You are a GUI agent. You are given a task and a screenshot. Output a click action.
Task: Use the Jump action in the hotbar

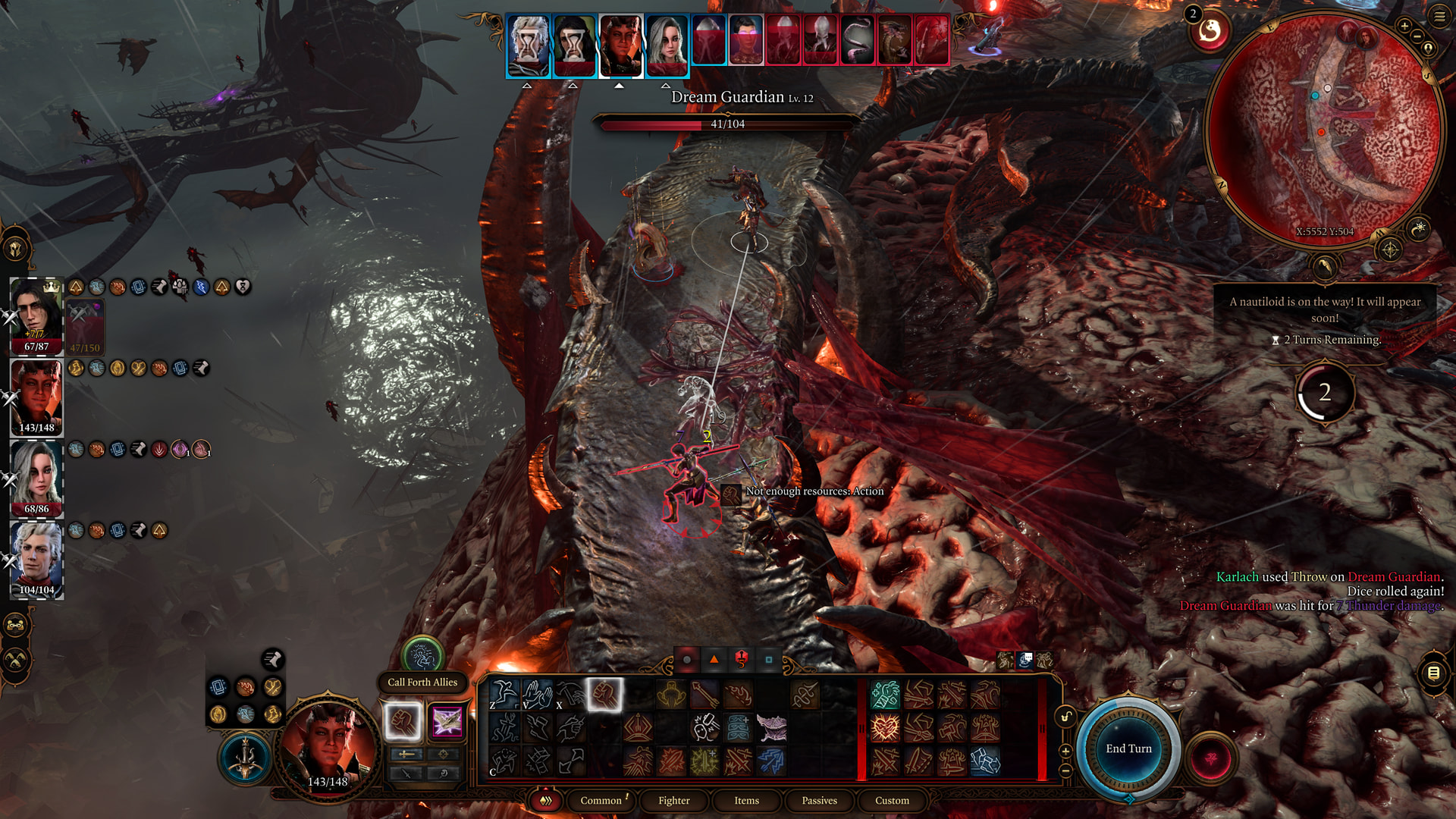point(504,694)
